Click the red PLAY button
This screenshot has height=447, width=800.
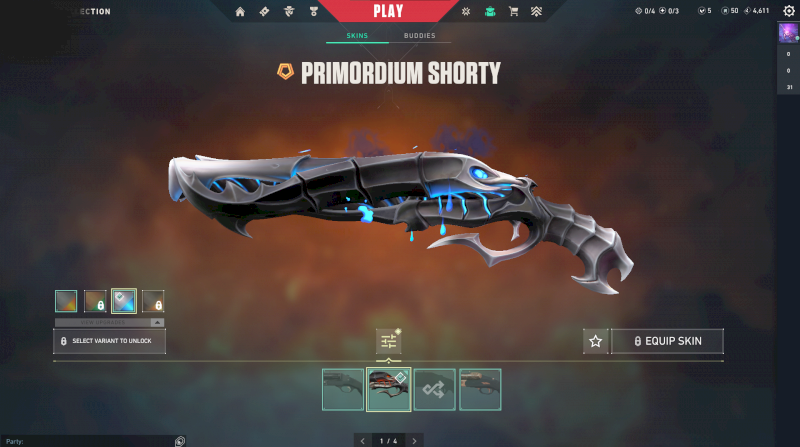click(388, 11)
